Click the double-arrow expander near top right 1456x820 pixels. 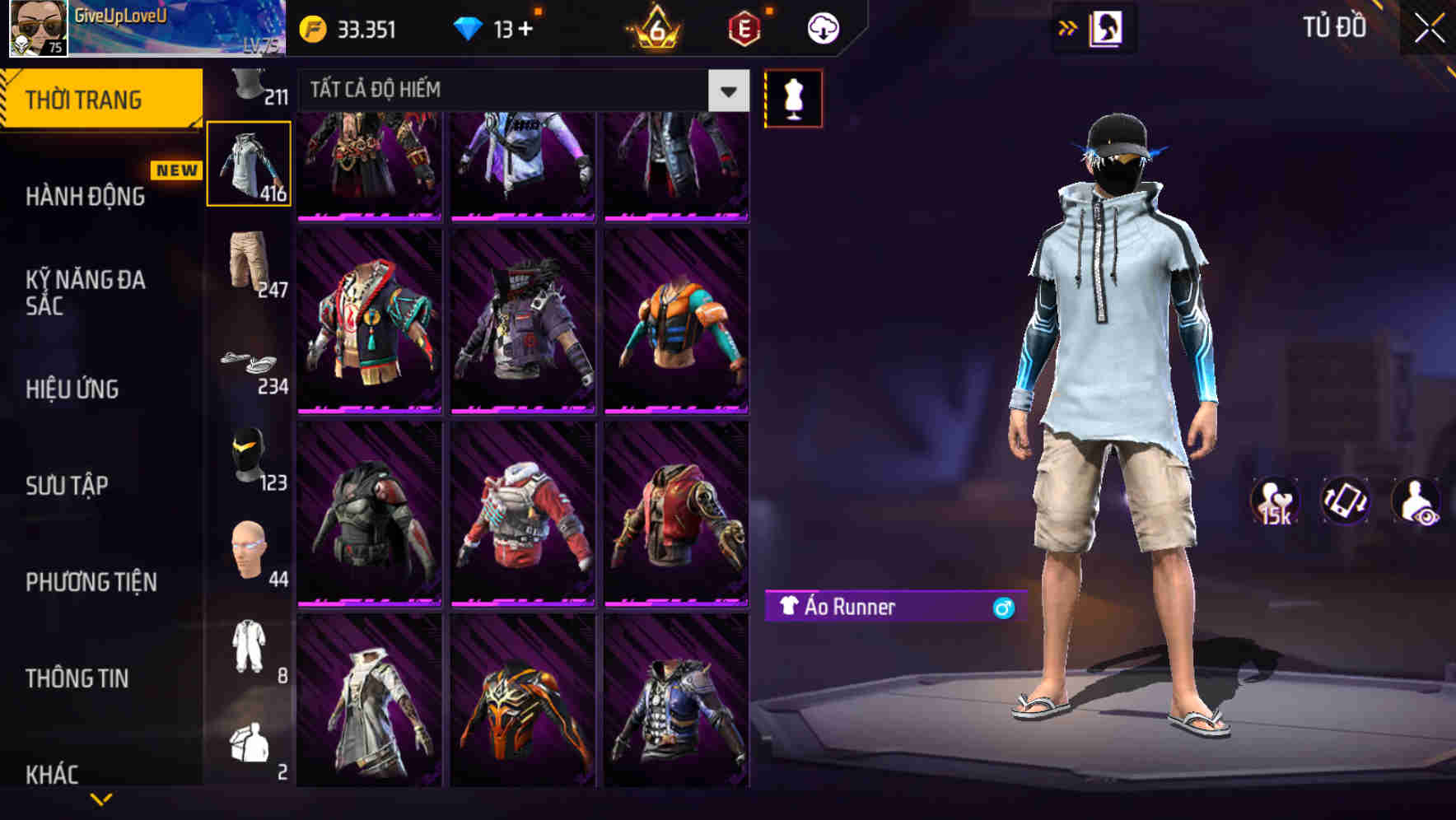pos(1068,27)
